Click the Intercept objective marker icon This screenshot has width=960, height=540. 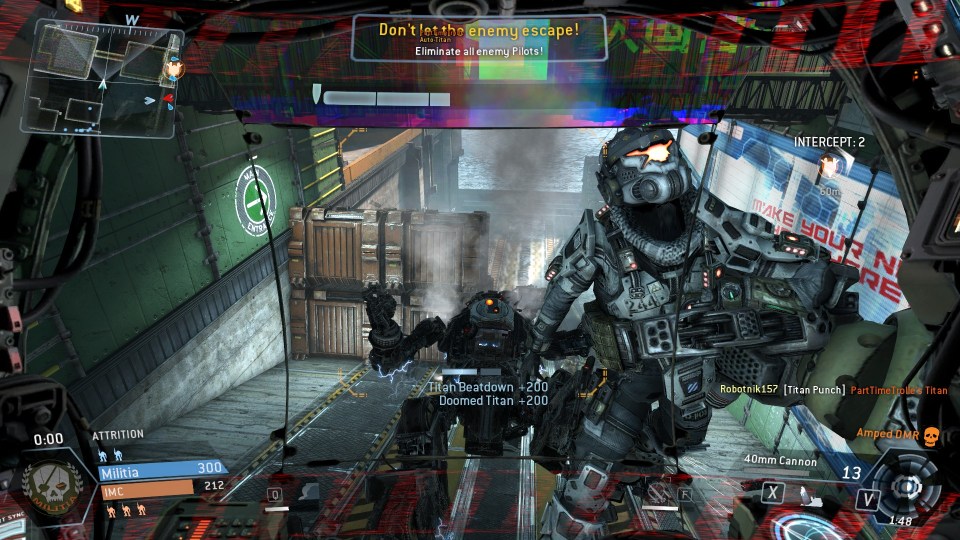click(829, 164)
